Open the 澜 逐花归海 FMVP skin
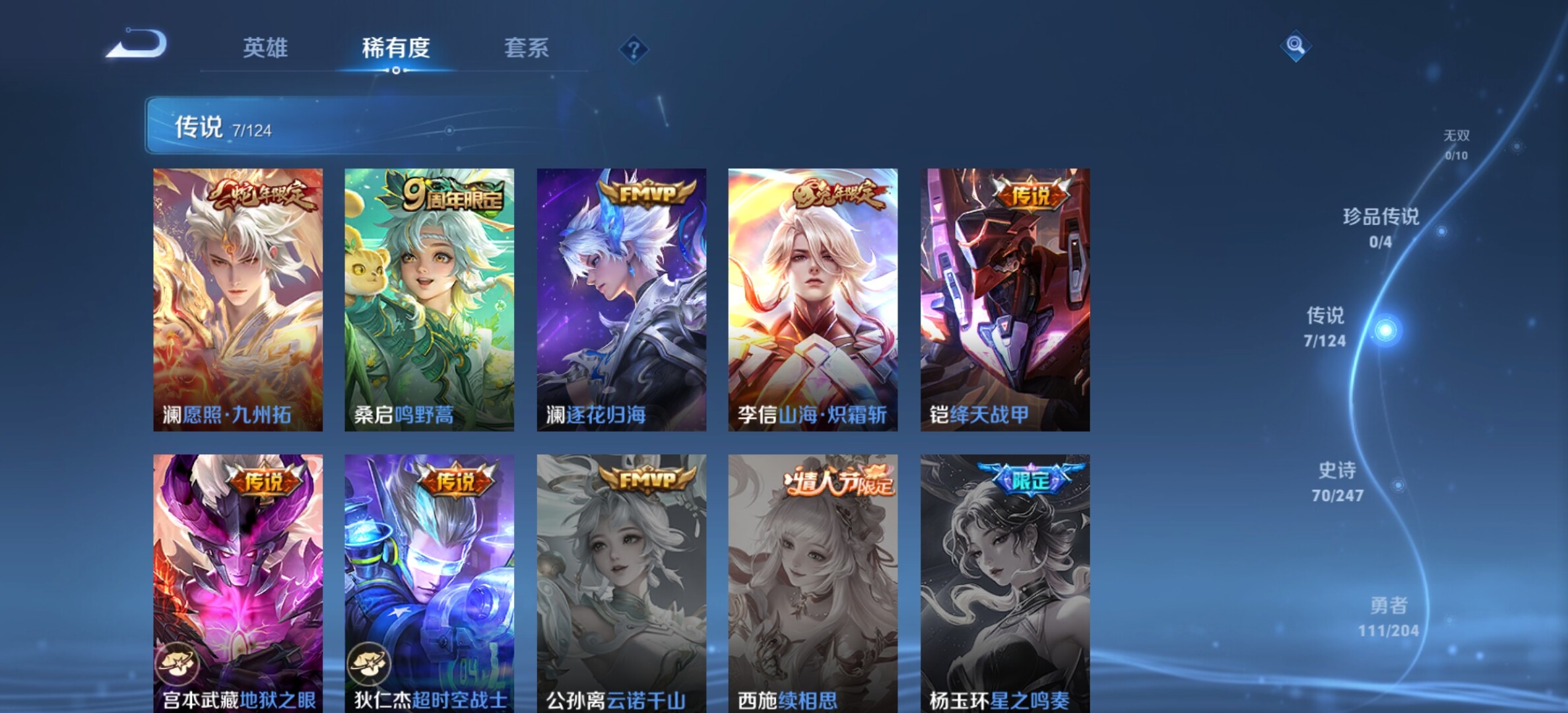Image resolution: width=1568 pixels, height=713 pixels. 621,299
